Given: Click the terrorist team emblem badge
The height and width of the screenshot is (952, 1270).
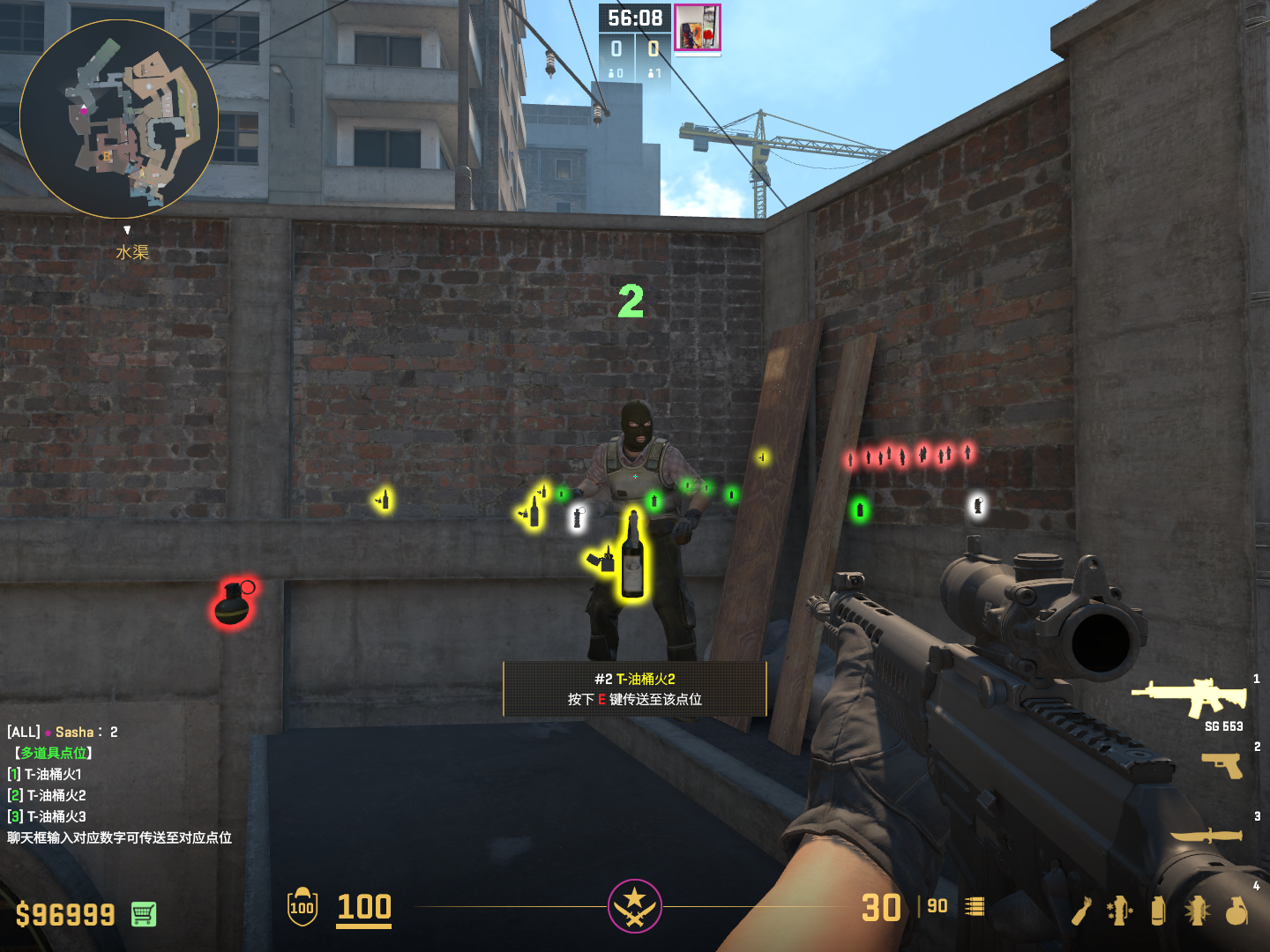Looking at the screenshot, I should point(634,905).
